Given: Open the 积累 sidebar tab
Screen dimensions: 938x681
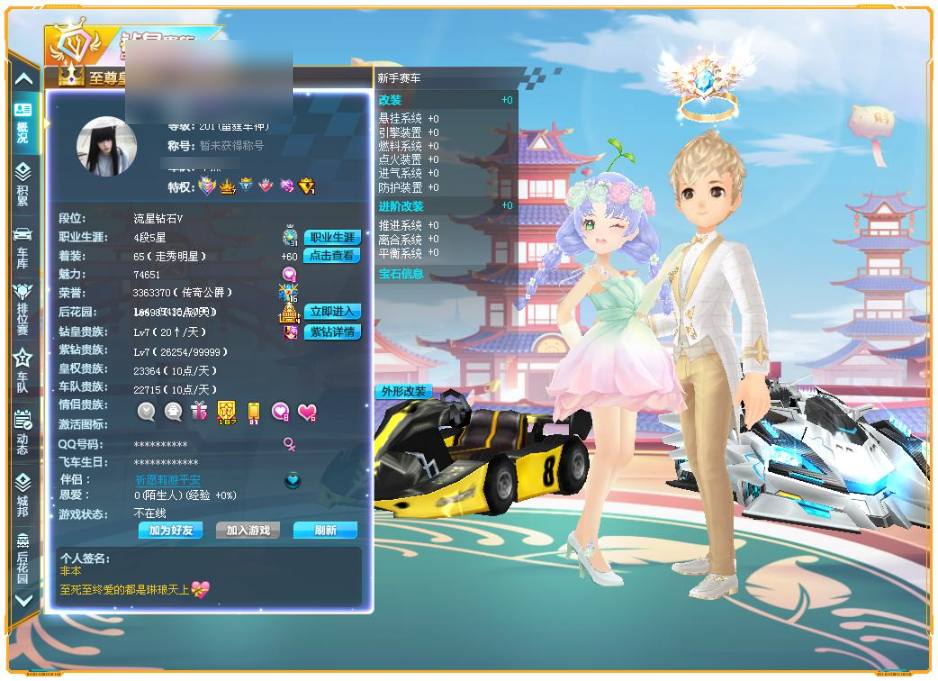Looking at the screenshot, I should 23,184.
